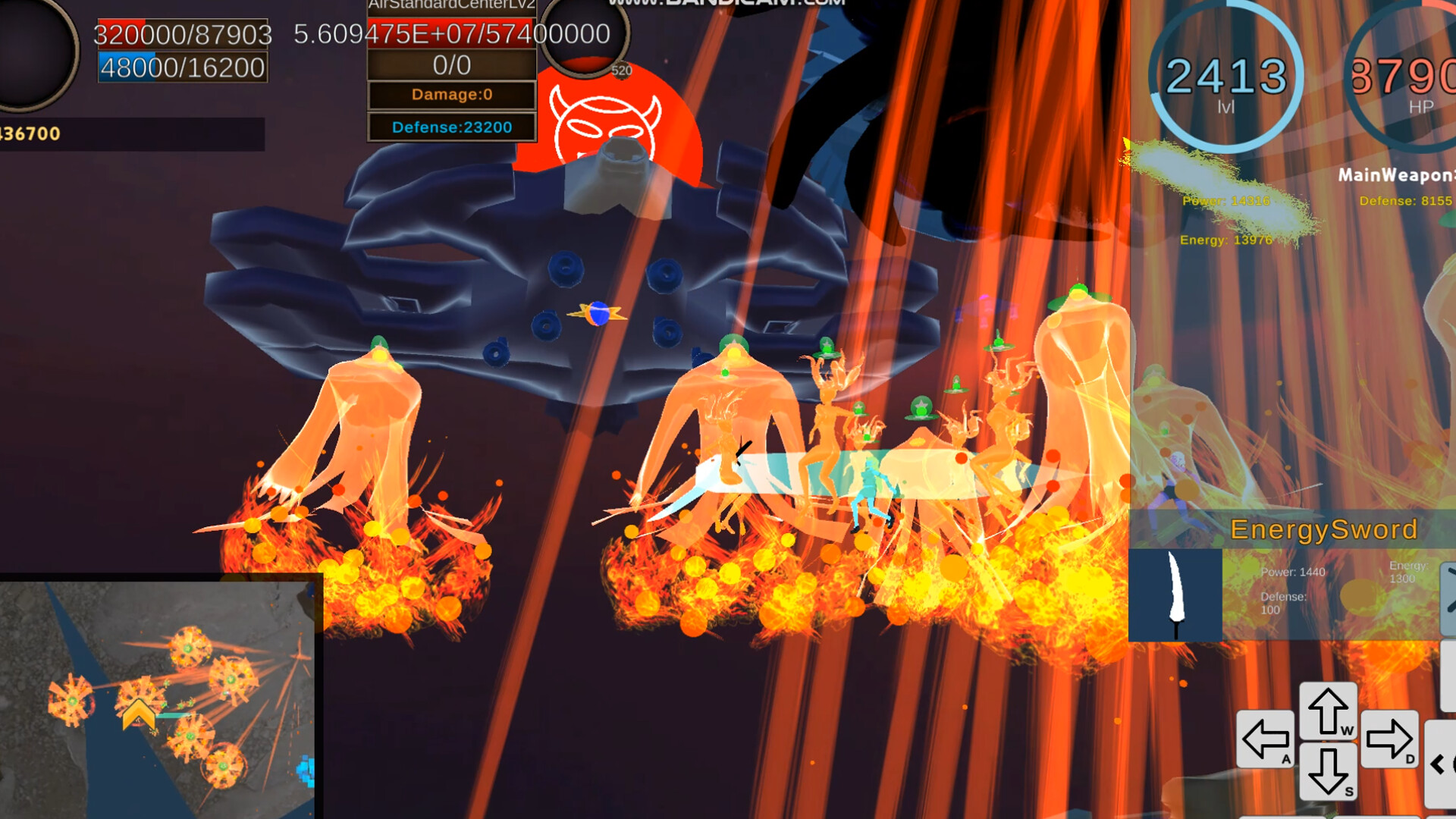Click the small spaceship sprite near screen center
Screen dimensions: 1456x819
[596, 311]
